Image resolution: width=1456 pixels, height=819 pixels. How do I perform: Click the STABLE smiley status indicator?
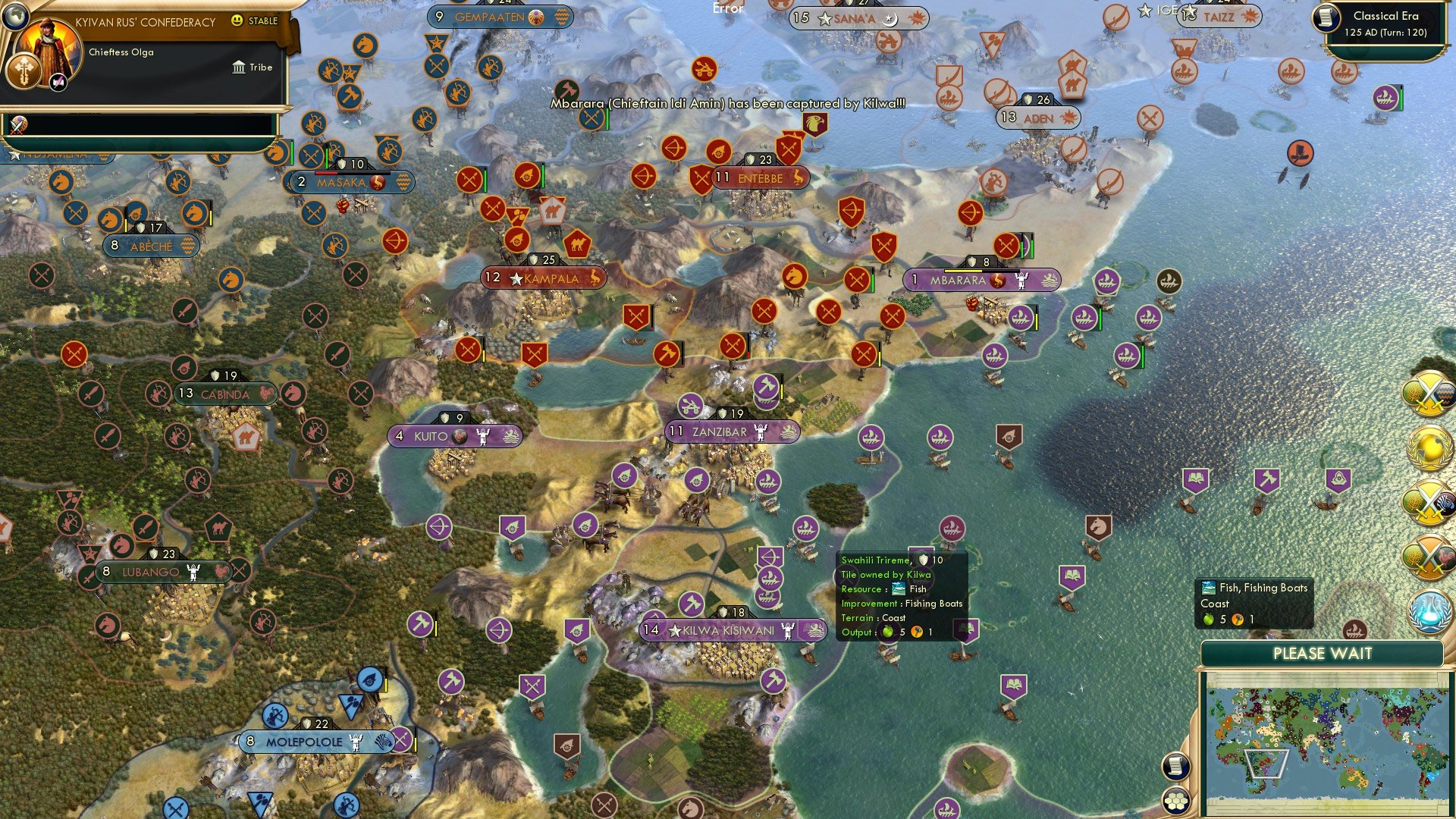coord(237,20)
